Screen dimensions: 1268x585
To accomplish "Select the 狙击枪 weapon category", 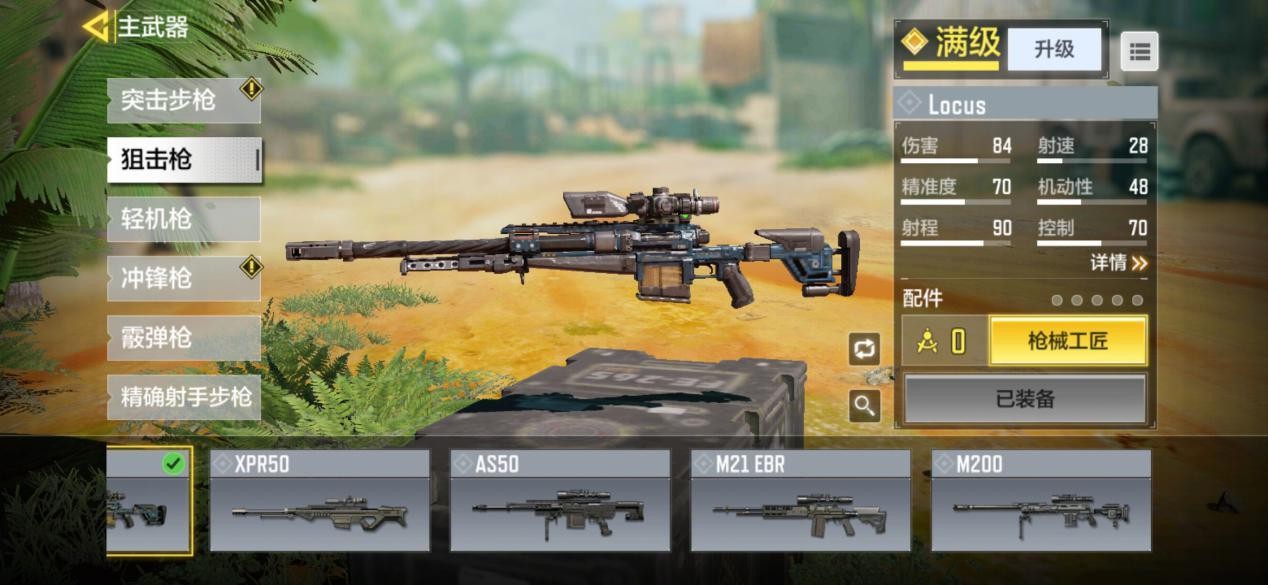I will (183, 160).
